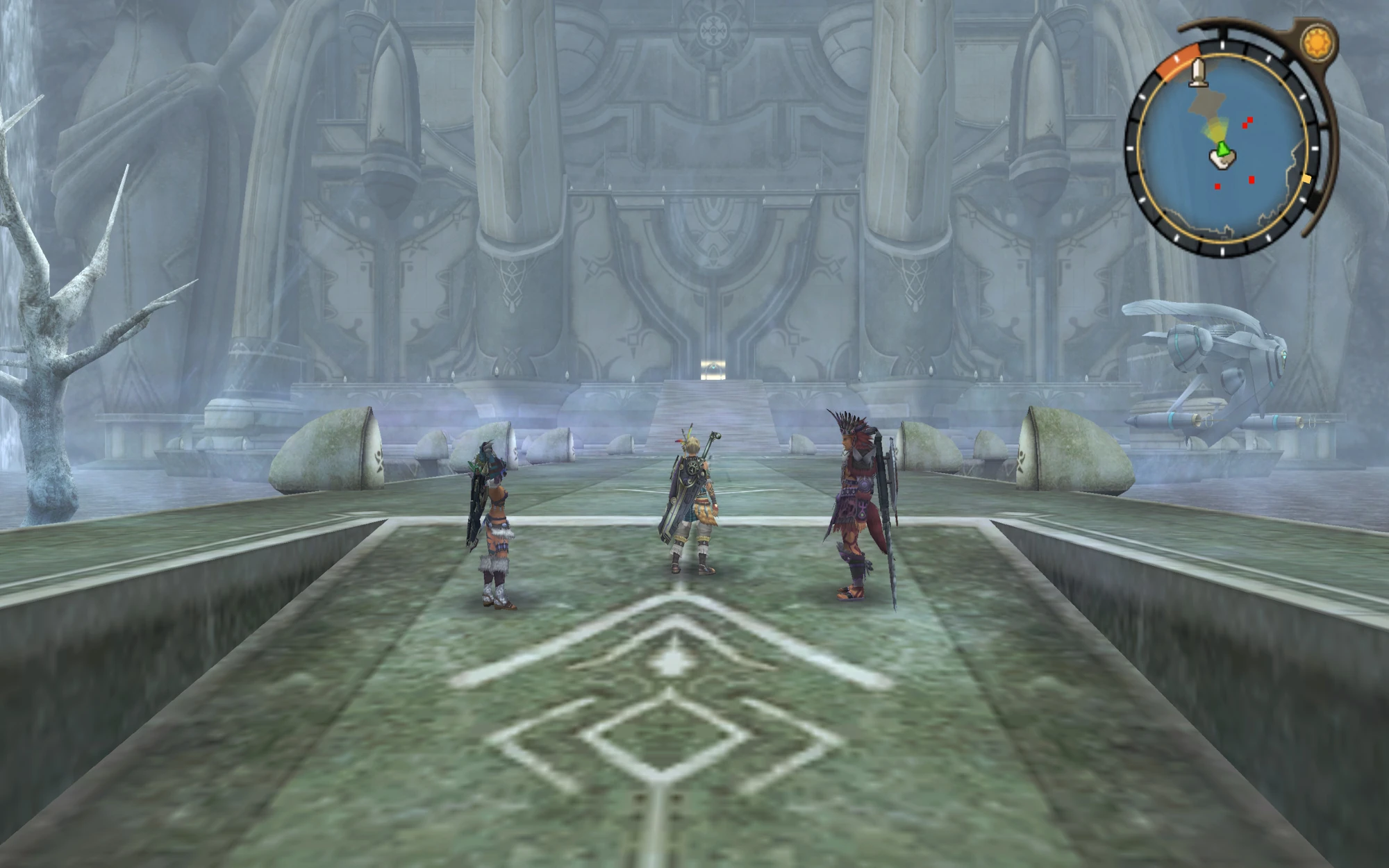Click the green player arrow on the minimap
The image size is (1389, 868).
click(1222, 149)
